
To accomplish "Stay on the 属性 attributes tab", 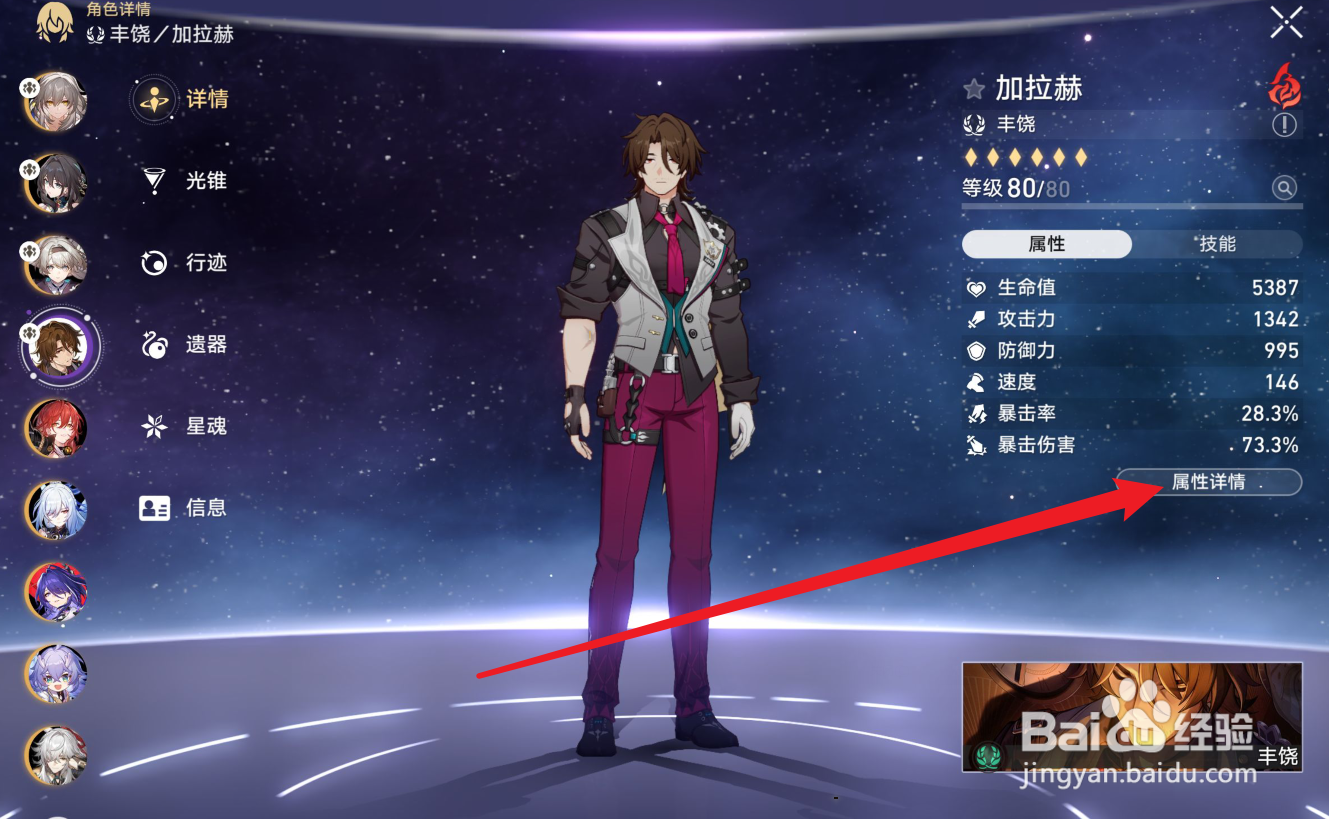I will [x=1046, y=243].
